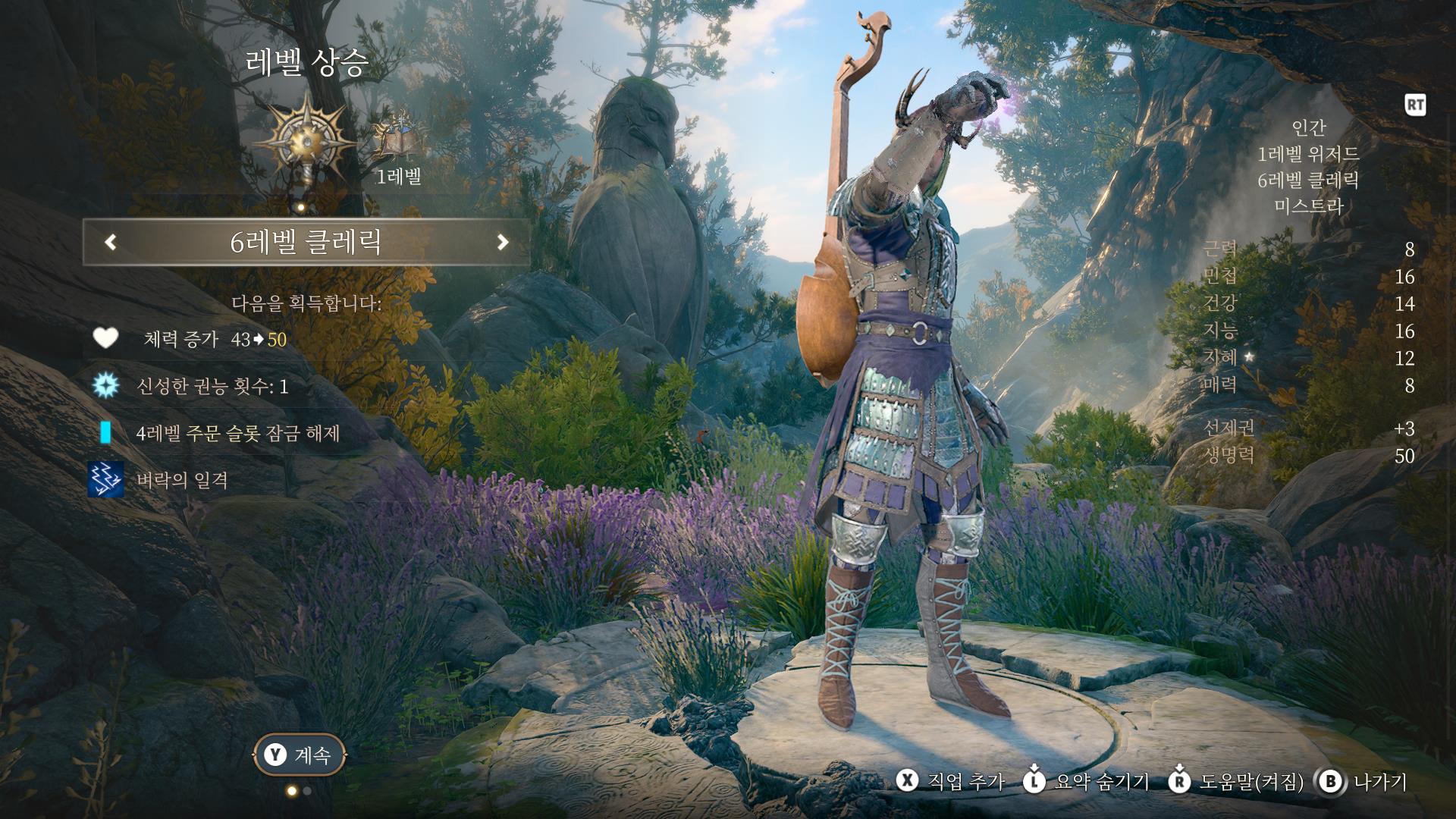
Task: Choose the 1레벨 wizard class icon
Action: (x=397, y=138)
